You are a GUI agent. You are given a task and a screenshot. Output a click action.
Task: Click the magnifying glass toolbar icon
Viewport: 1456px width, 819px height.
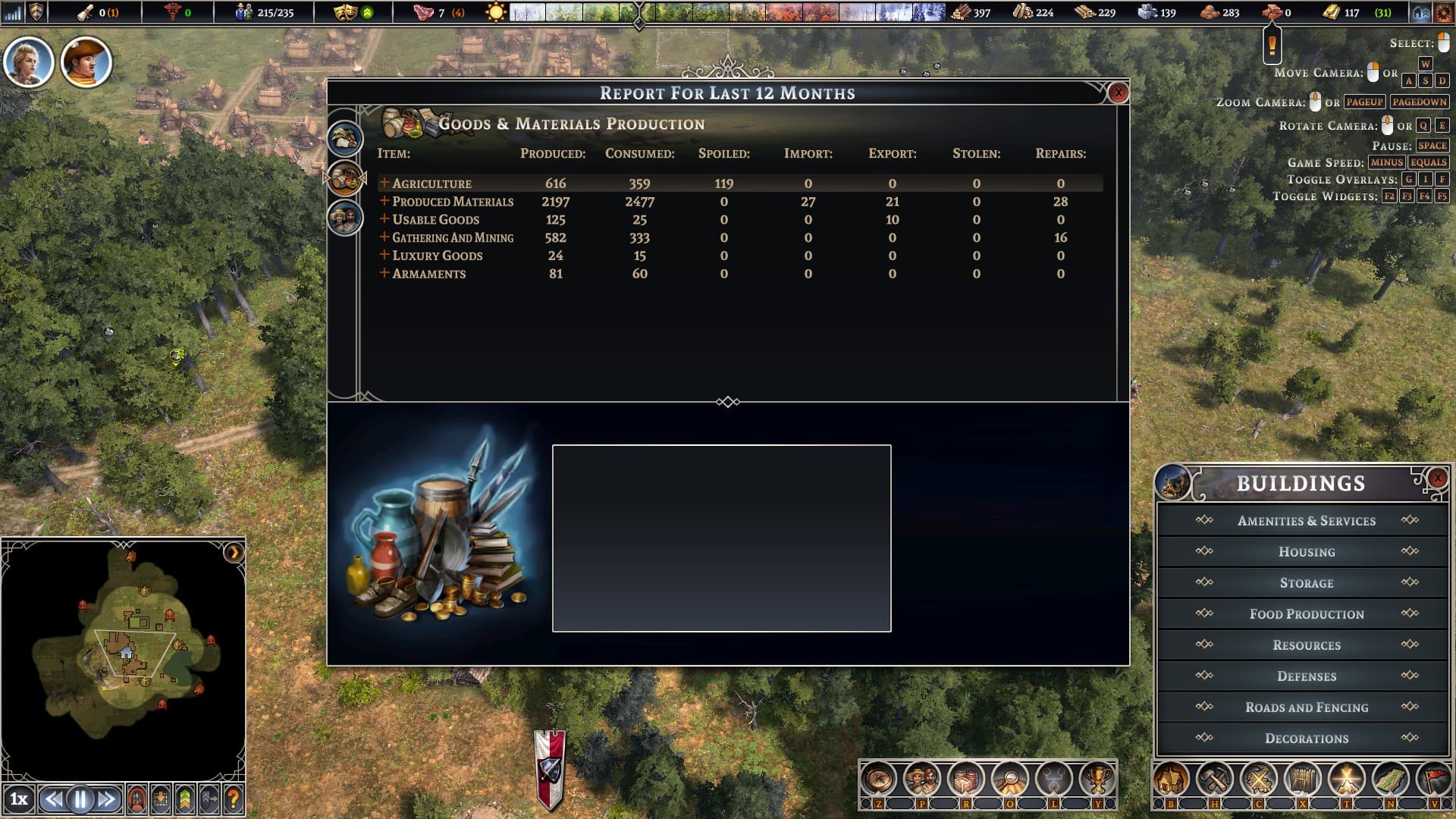[1009, 779]
